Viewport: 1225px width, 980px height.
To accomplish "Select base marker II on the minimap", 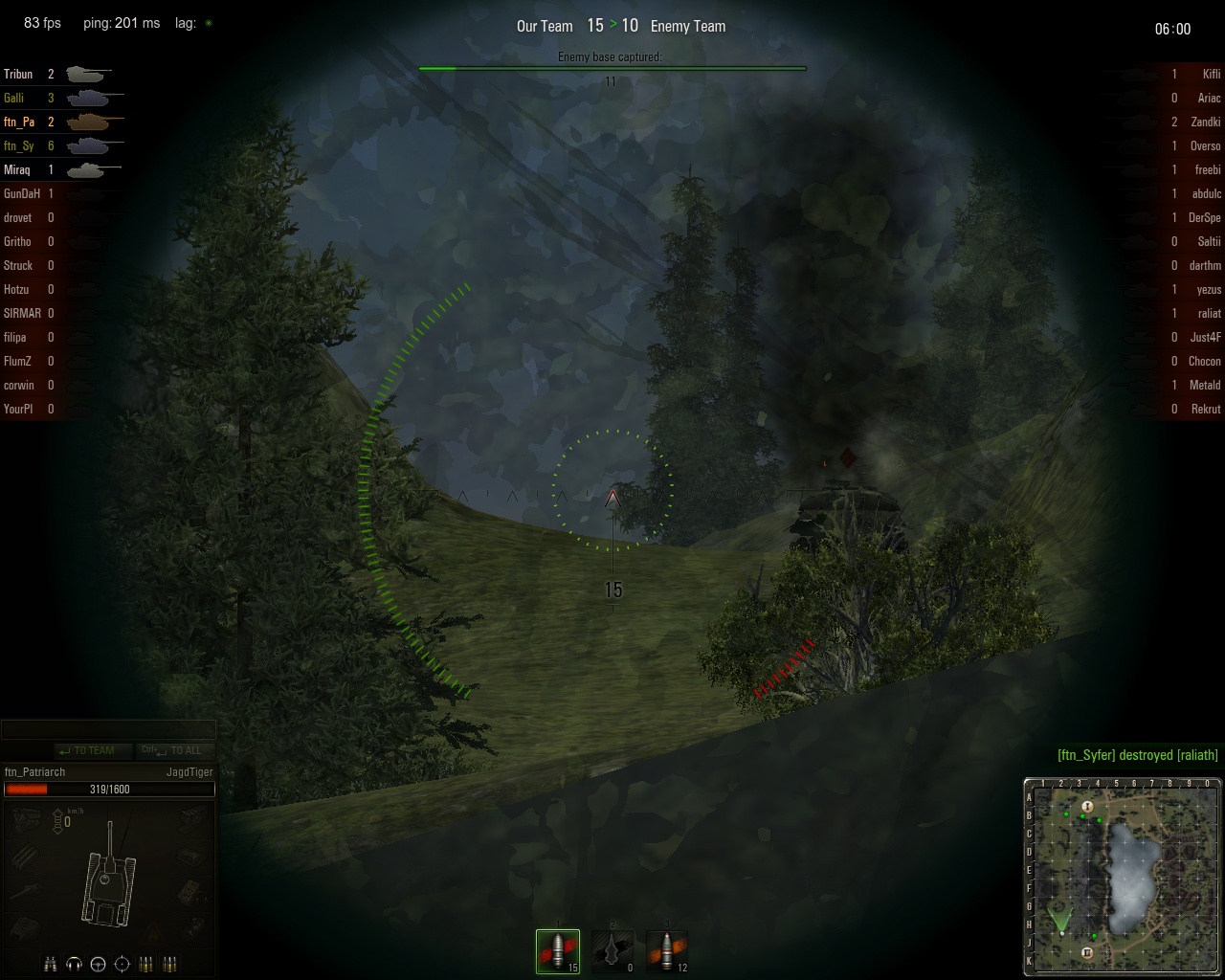I will 1087,952.
